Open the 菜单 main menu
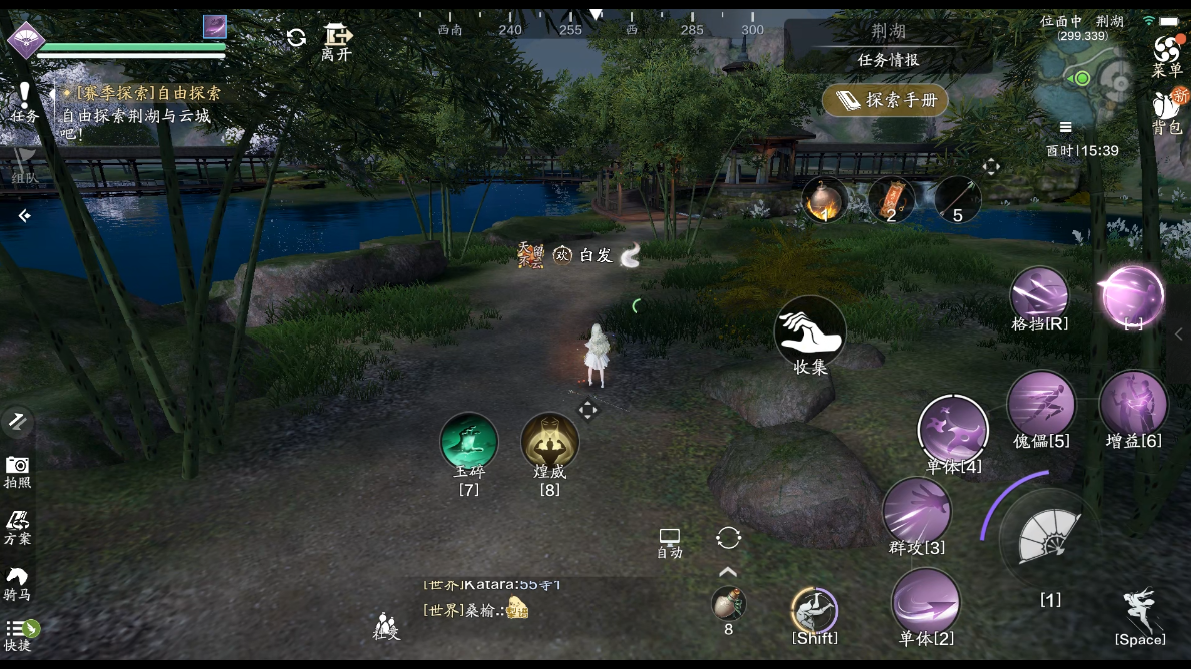1191x669 pixels. click(1166, 54)
